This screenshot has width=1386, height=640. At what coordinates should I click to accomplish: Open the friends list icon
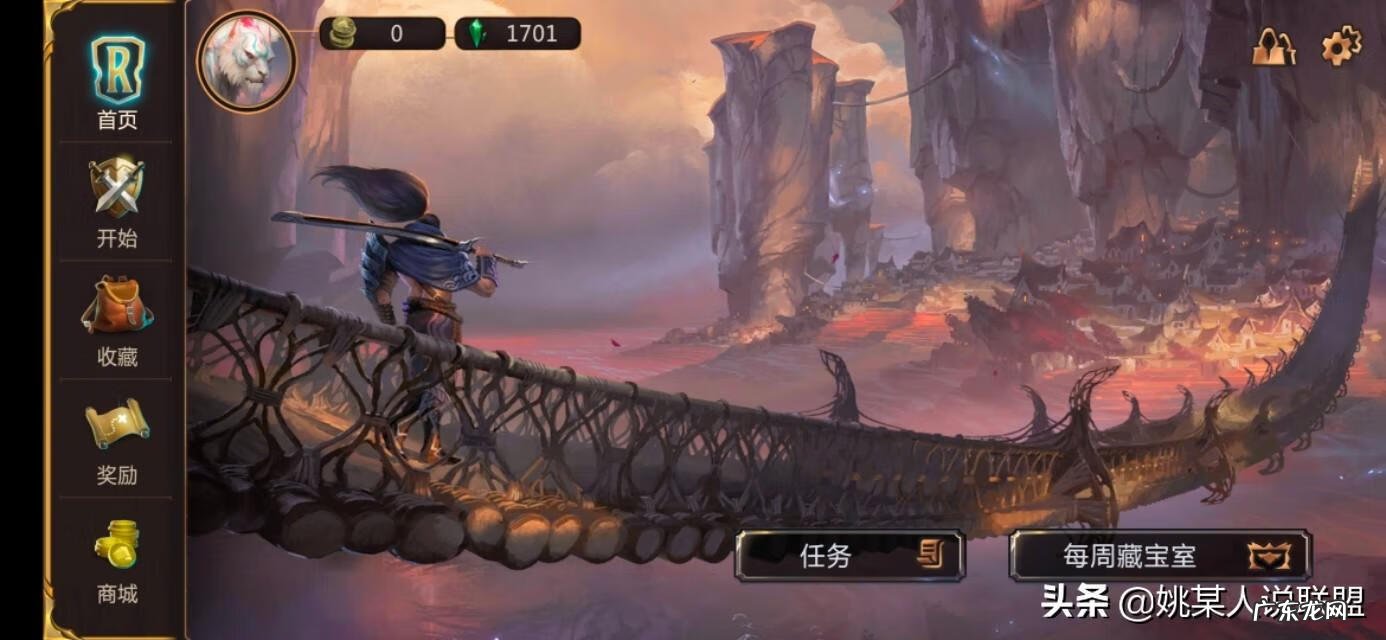[1273, 46]
